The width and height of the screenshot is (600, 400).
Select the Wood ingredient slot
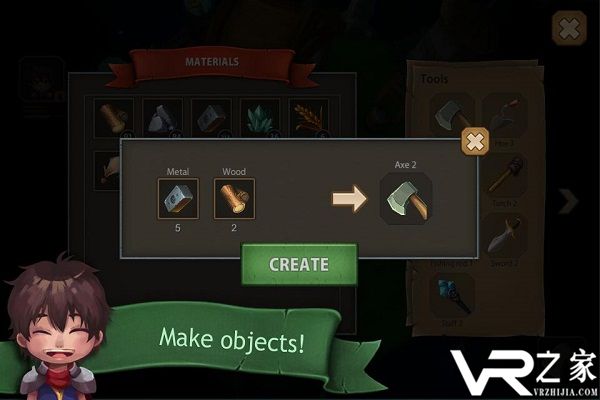[234, 198]
